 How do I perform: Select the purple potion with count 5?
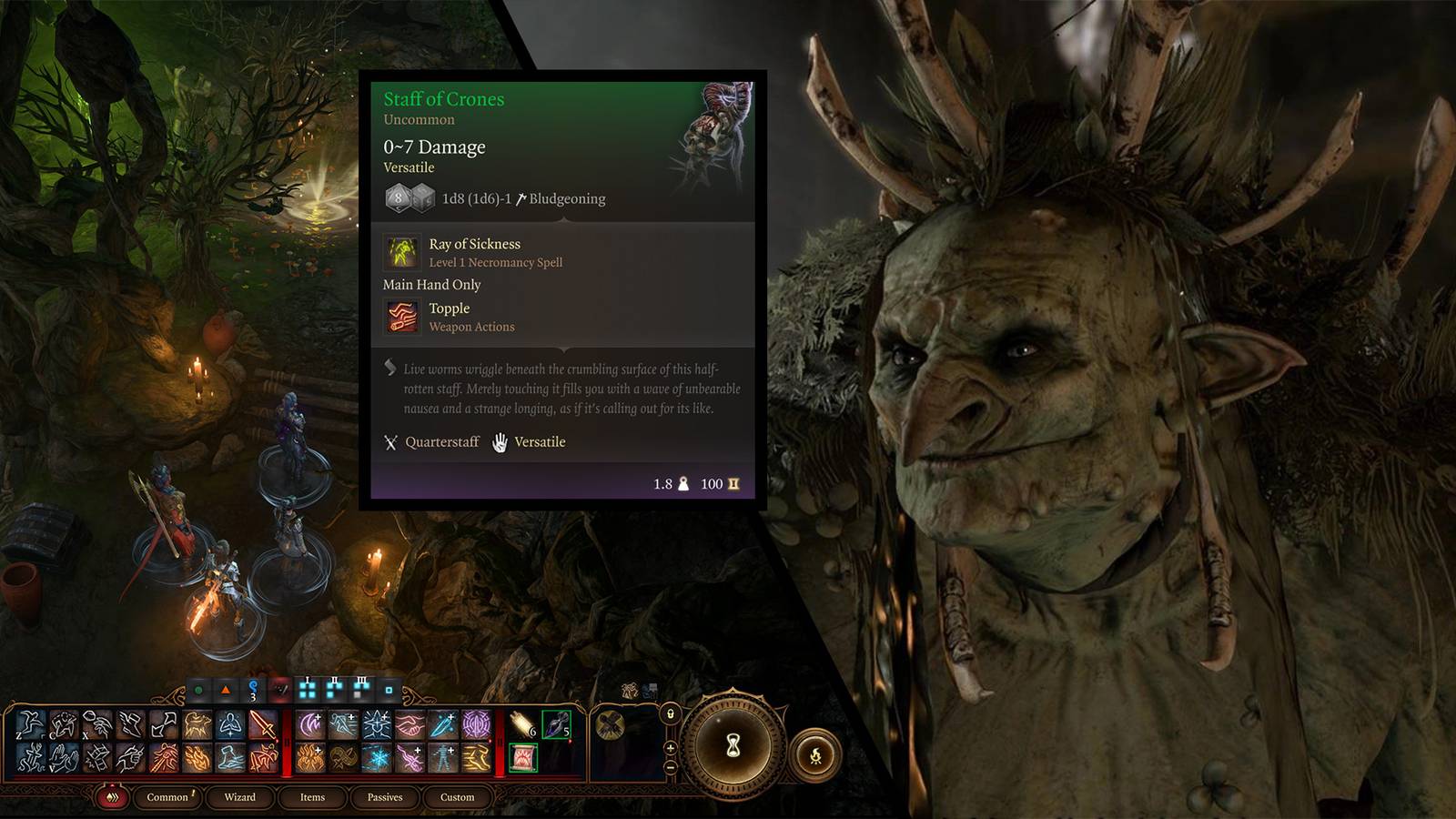click(x=556, y=724)
